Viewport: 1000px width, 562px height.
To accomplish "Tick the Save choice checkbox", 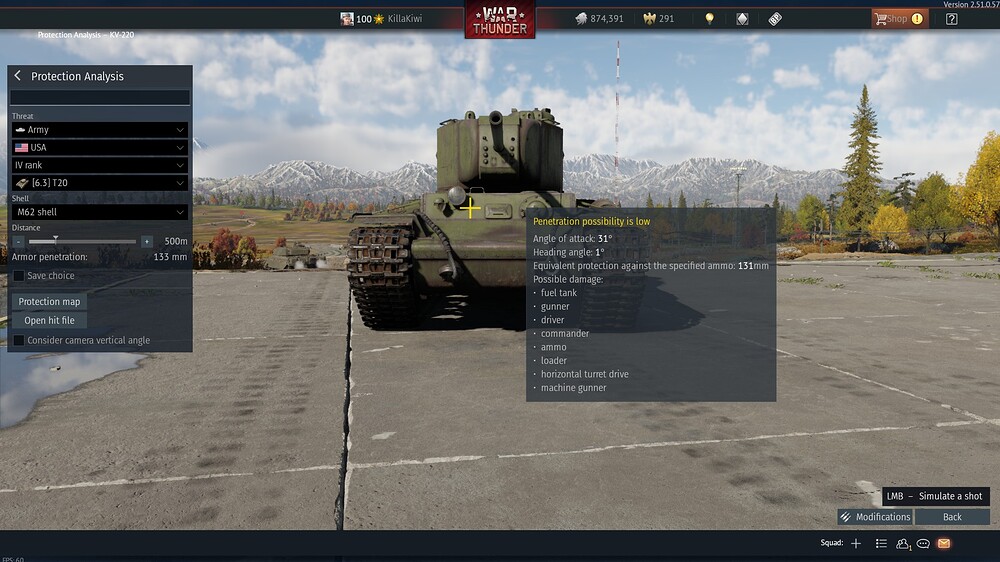I will pyautogui.click(x=19, y=276).
